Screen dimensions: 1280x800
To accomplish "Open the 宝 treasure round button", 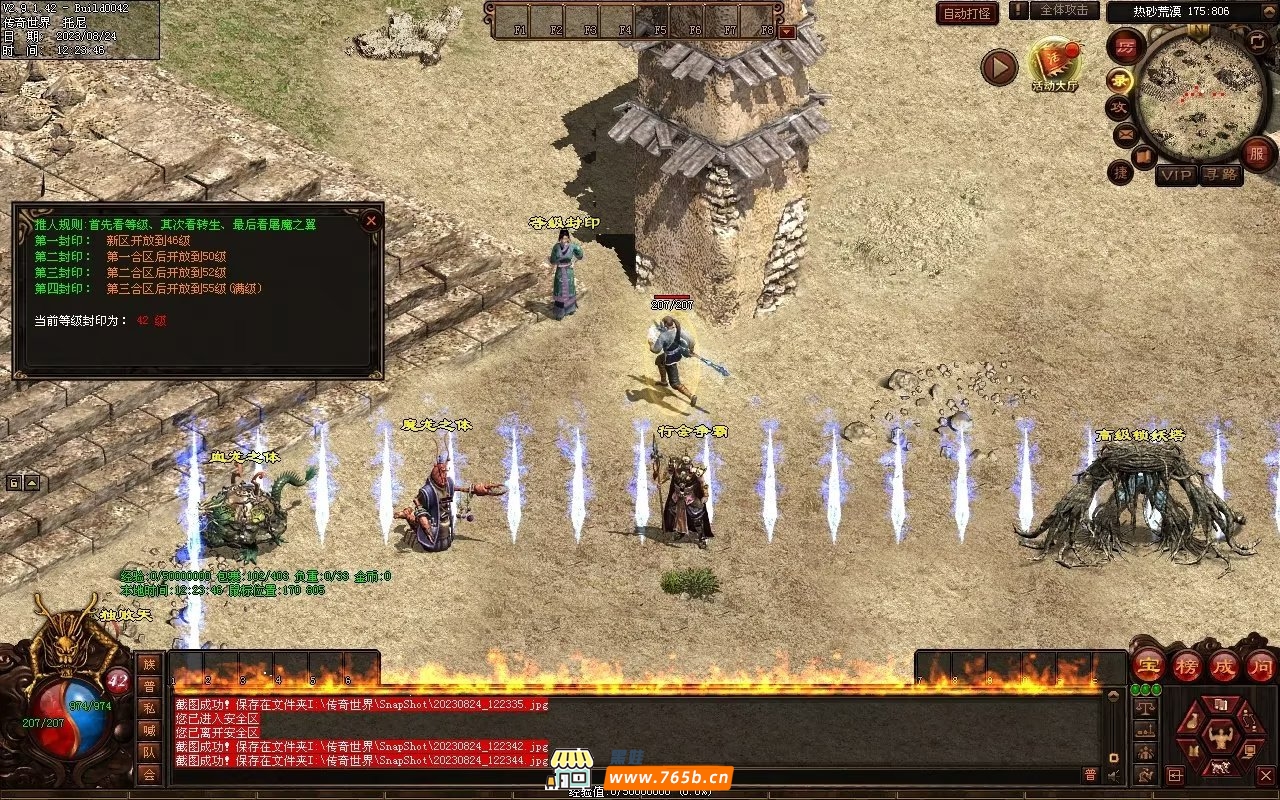I will 1147,665.
